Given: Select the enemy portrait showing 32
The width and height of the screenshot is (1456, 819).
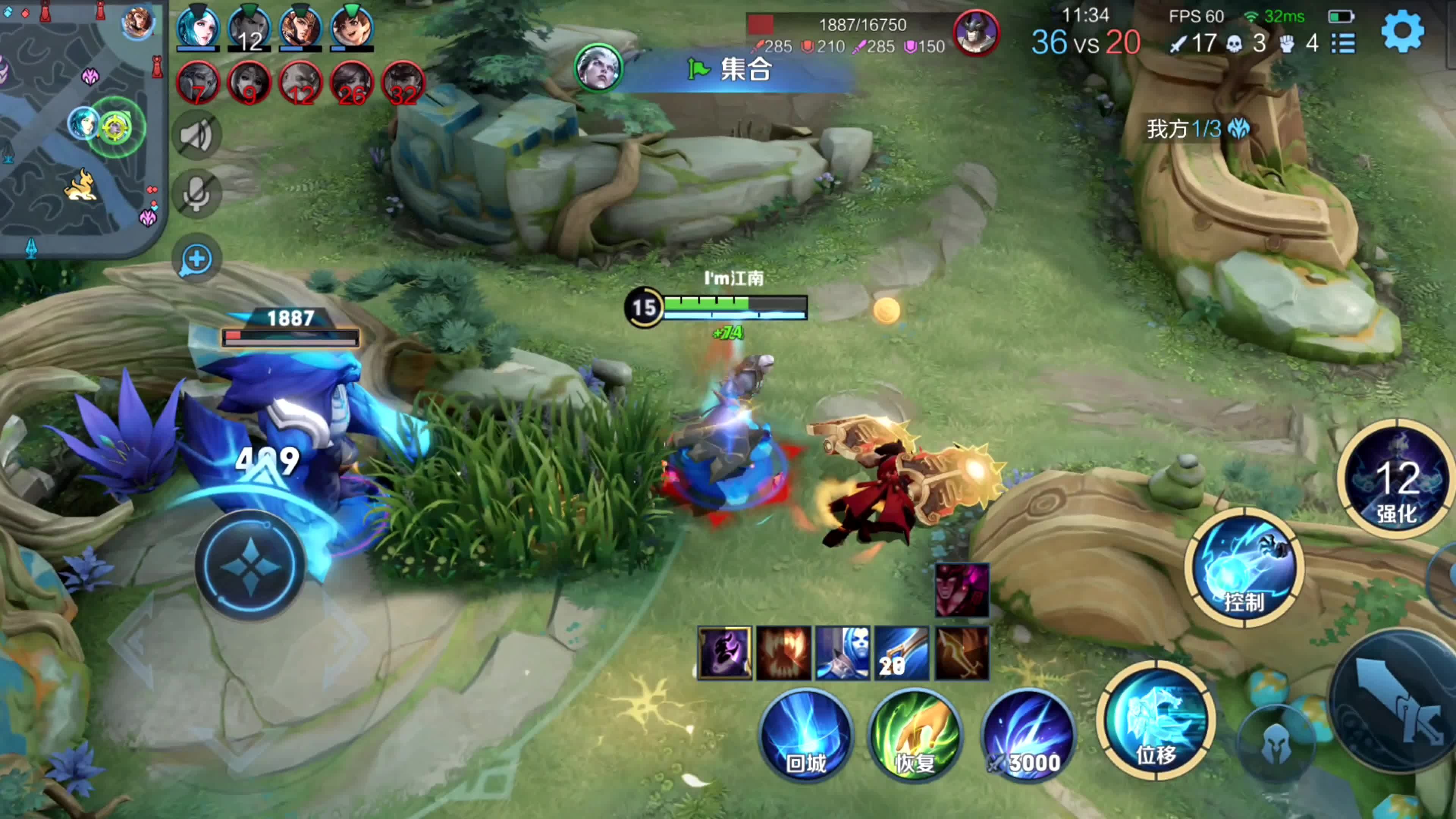Looking at the screenshot, I should click(403, 84).
